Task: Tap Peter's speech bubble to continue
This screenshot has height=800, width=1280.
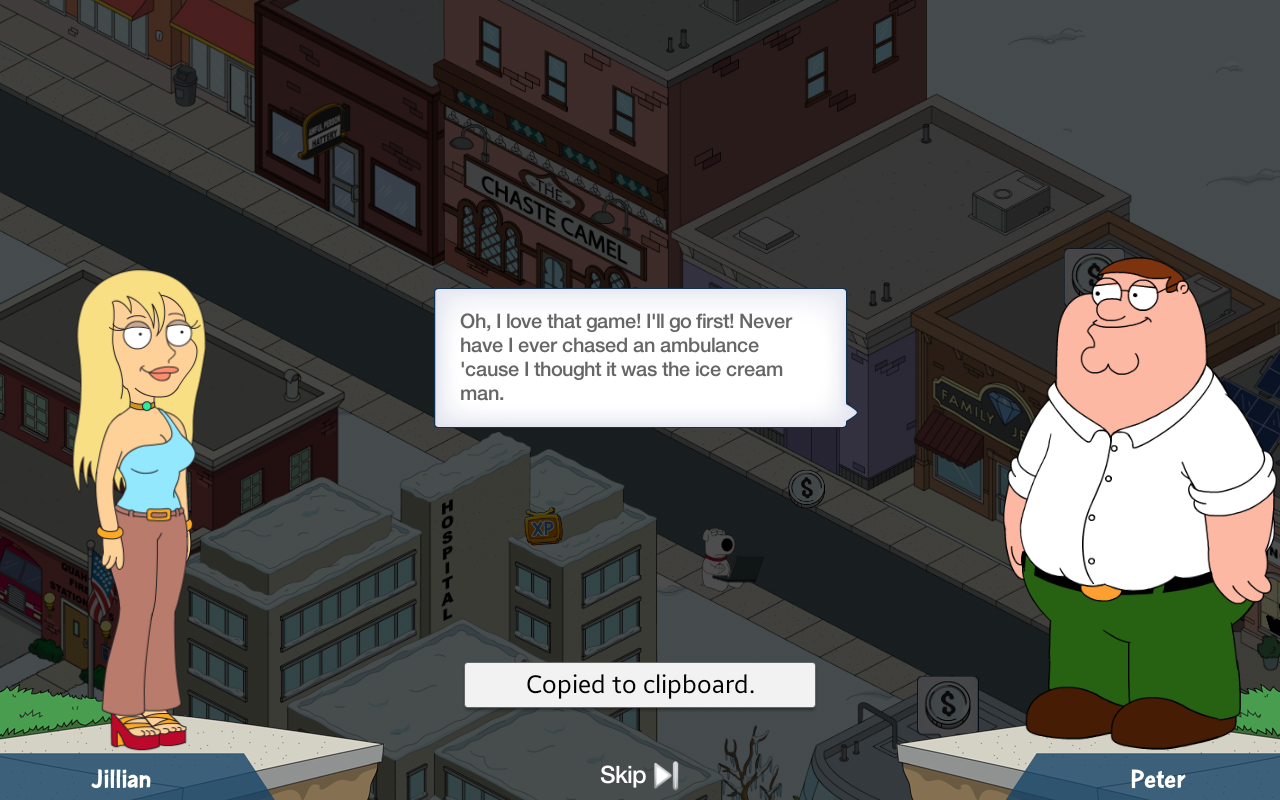Action: coord(640,358)
